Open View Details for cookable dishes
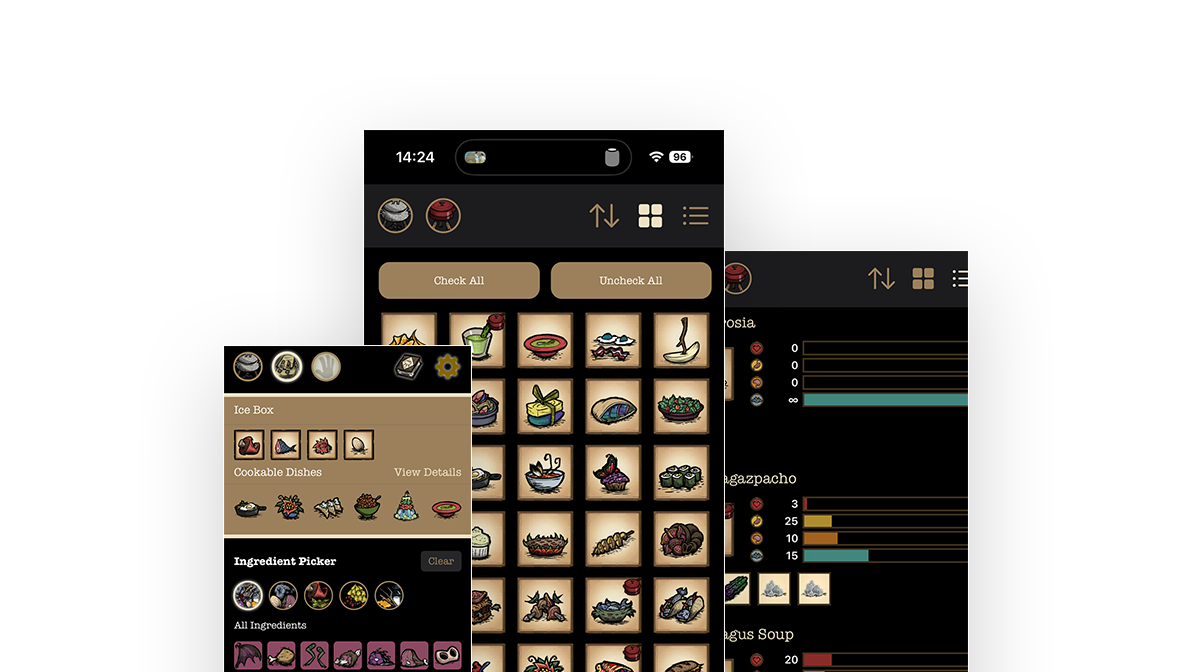This screenshot has height=672, width=1191. tap(427, 472)
